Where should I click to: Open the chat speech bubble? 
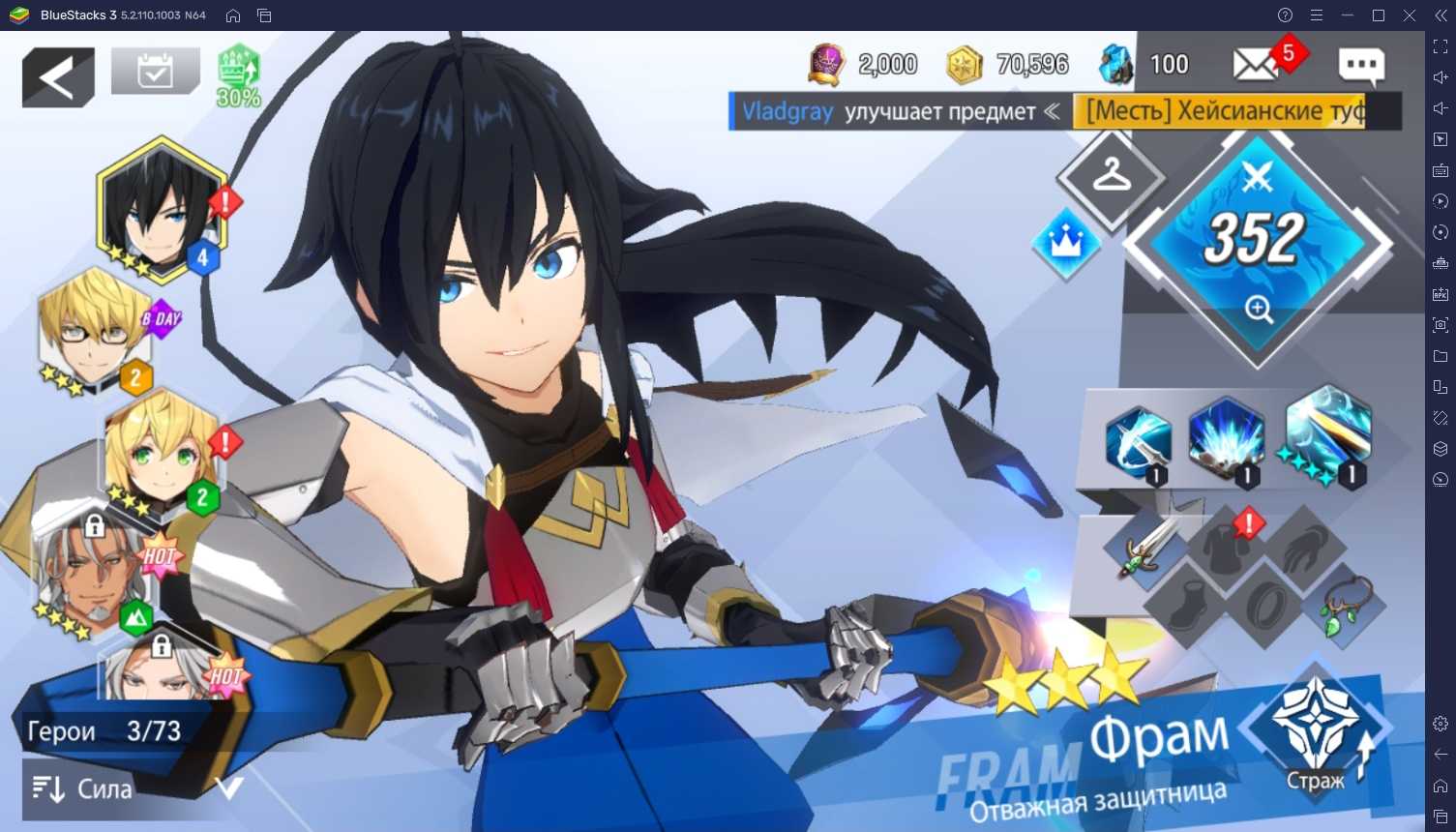pyautogui.click(x=1360, y=65)
